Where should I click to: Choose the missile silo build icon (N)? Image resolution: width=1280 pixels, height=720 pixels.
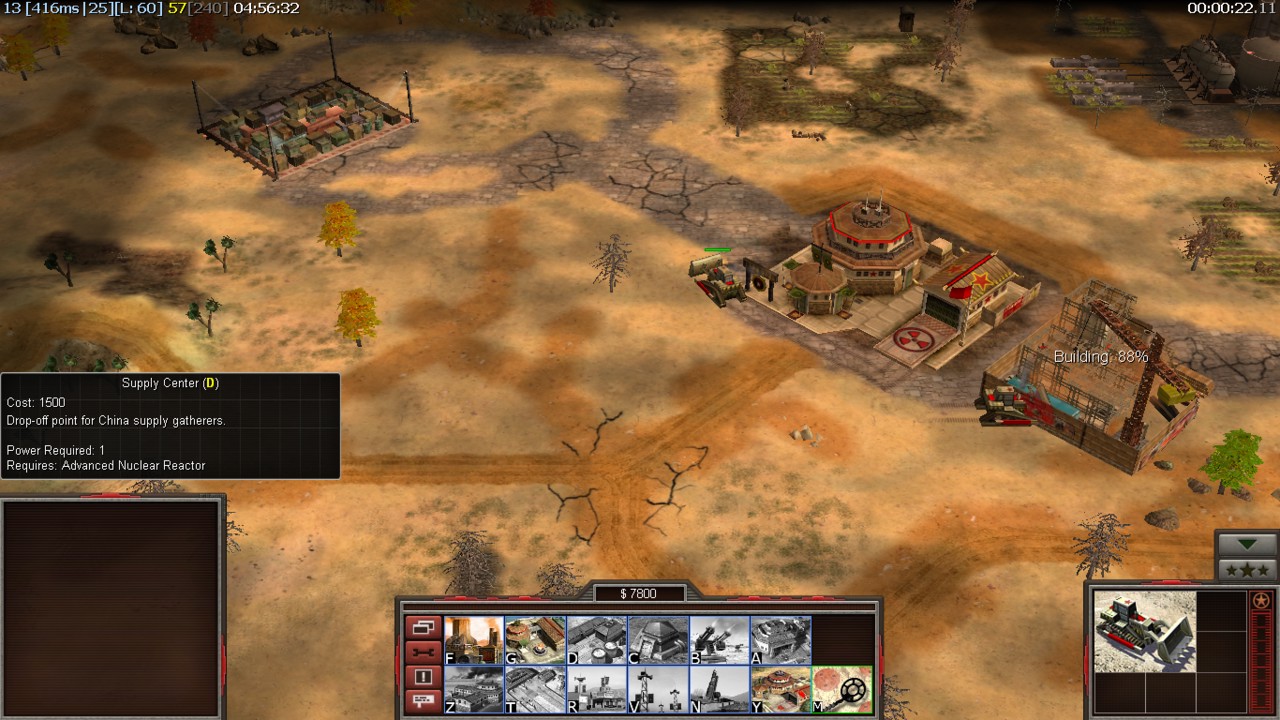[x=719, y=690]
